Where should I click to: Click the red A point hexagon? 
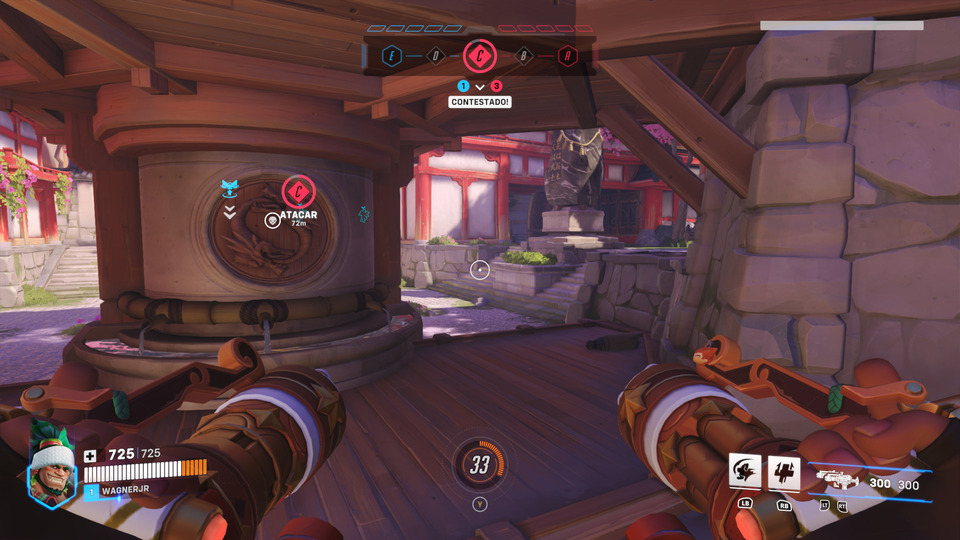click(x=568, y=56)
